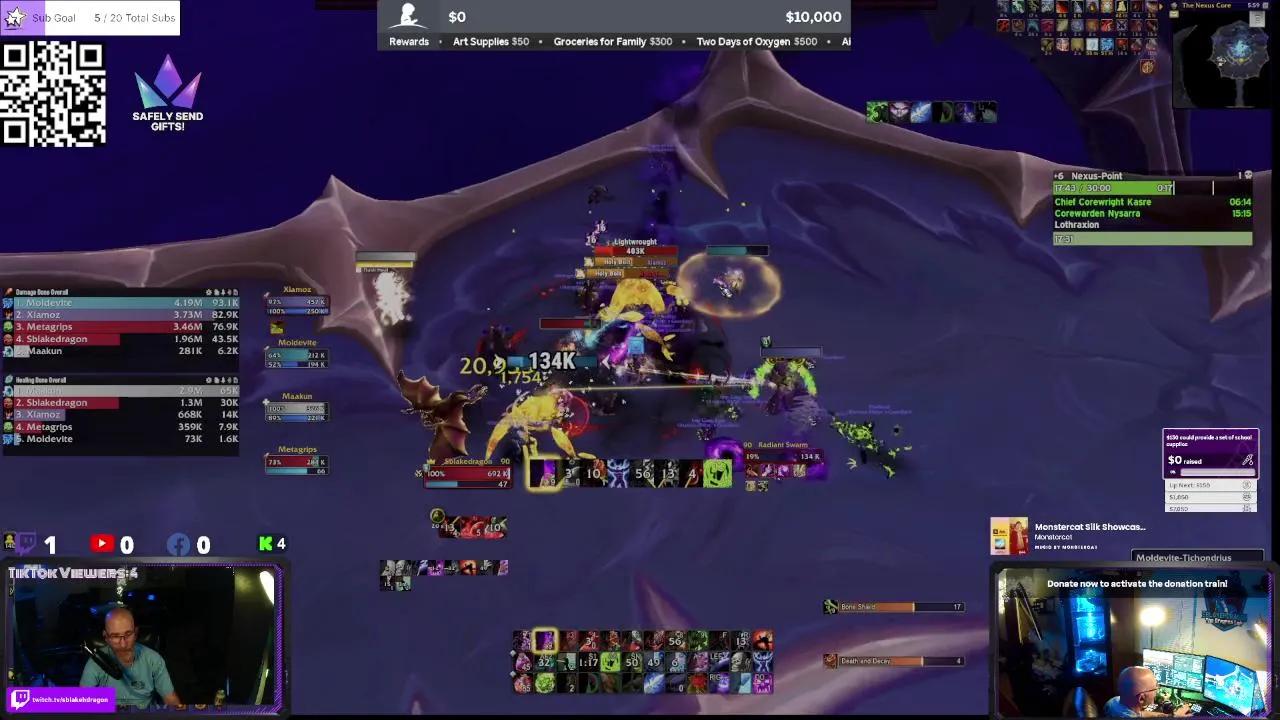Click the SAFELY SEND GIFTS badge

[x=167, y=95]
